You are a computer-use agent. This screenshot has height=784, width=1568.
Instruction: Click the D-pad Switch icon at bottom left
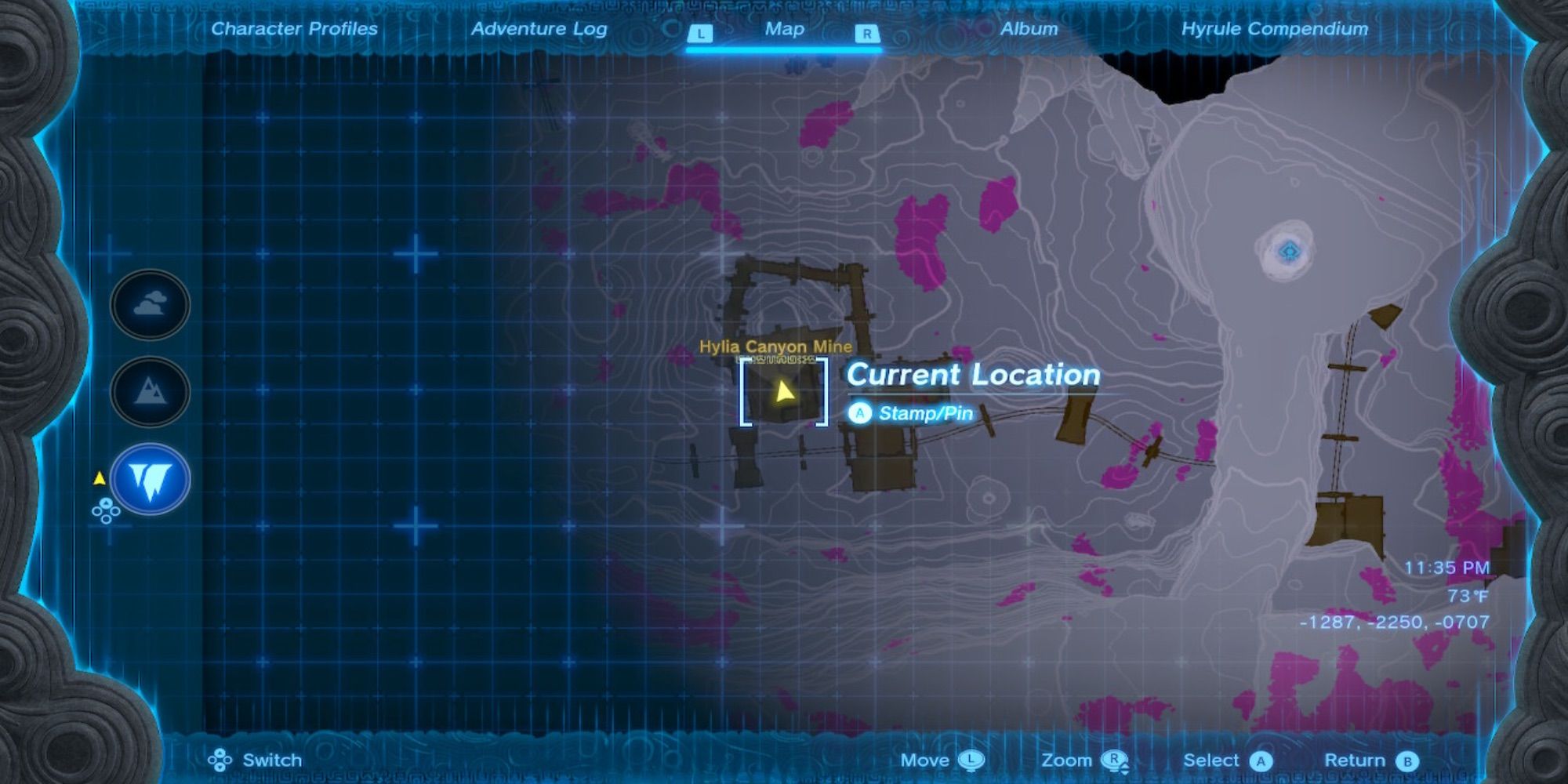coord(220,759)
